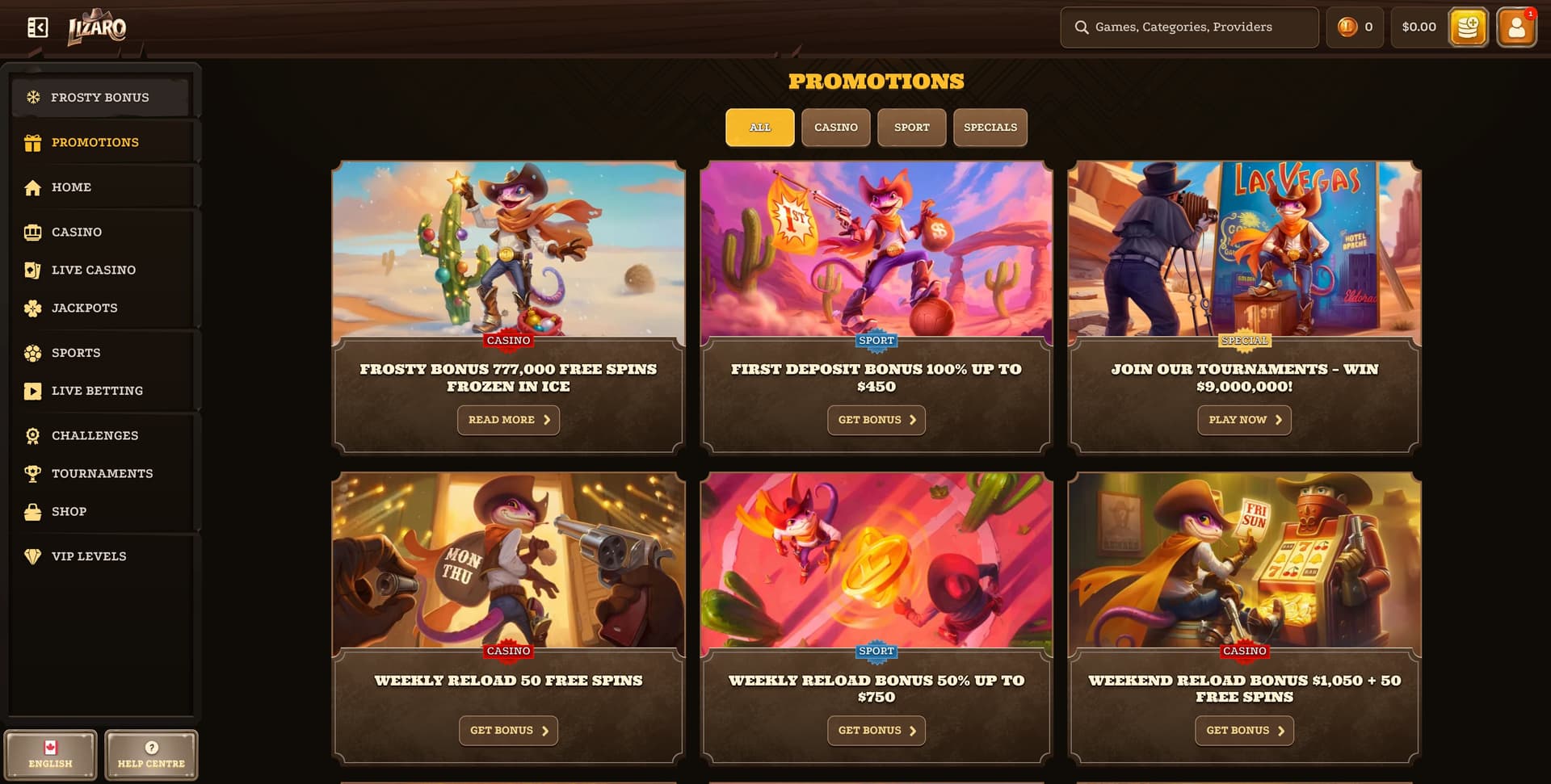Select the Specials promotions tab
1551x784 pixels.
tap(990, 128)
